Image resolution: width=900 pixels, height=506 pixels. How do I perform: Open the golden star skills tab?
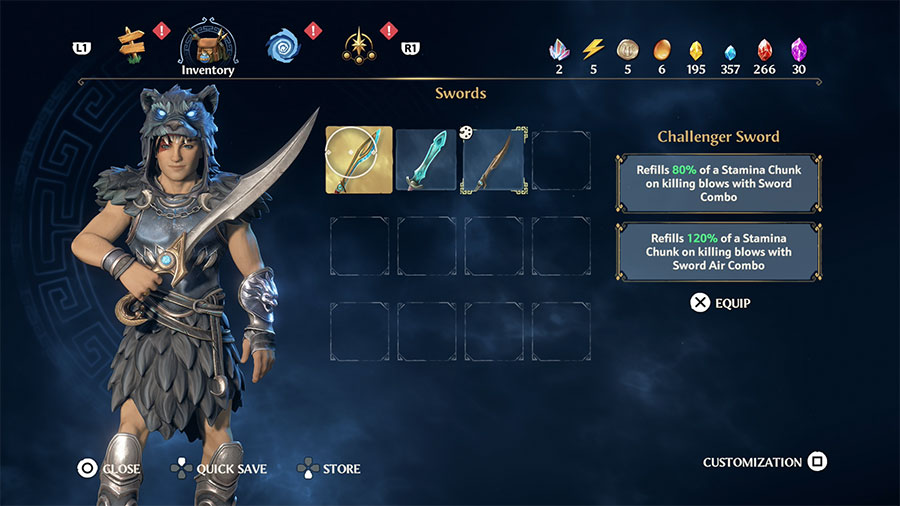[x=358, y=45]
